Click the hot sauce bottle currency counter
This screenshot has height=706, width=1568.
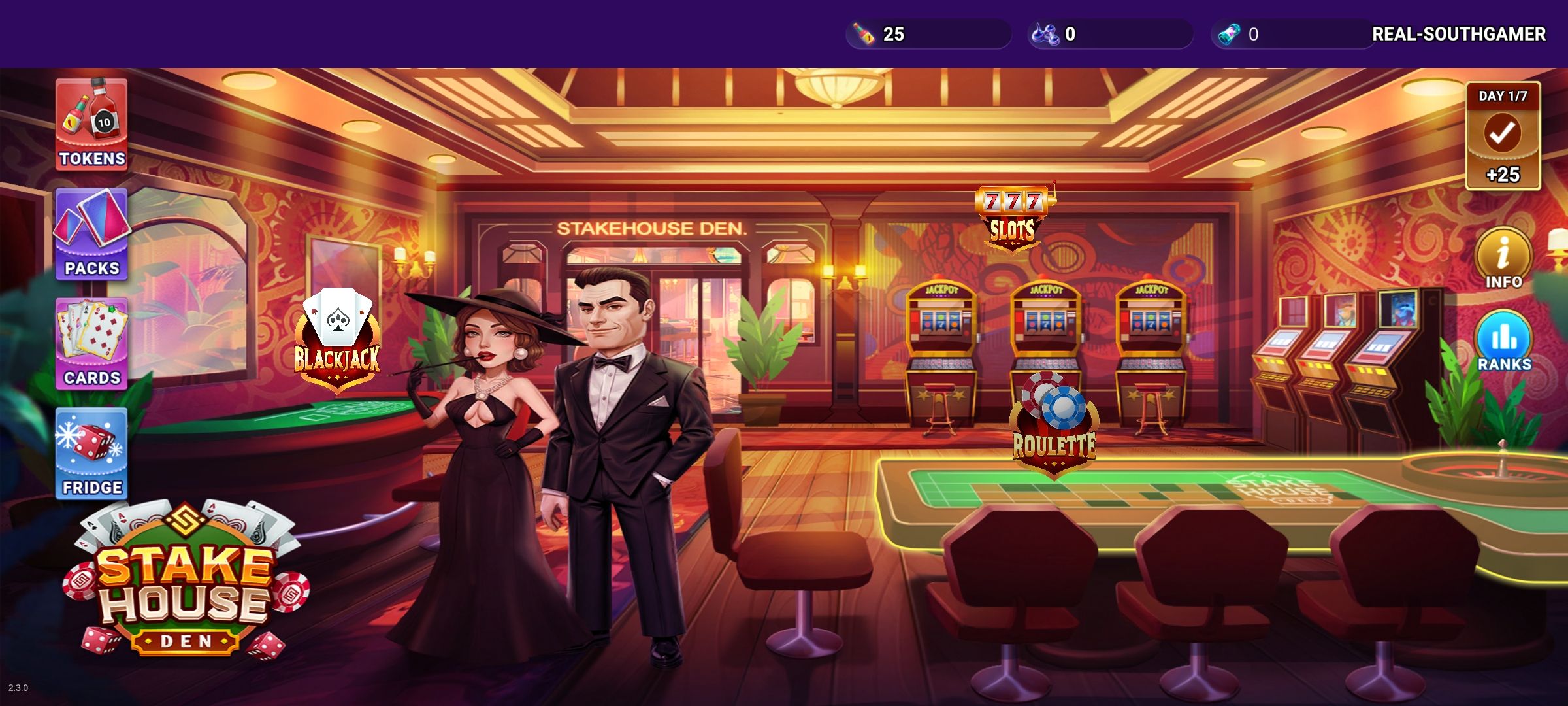pyautogui.click(x=928, y=36)
